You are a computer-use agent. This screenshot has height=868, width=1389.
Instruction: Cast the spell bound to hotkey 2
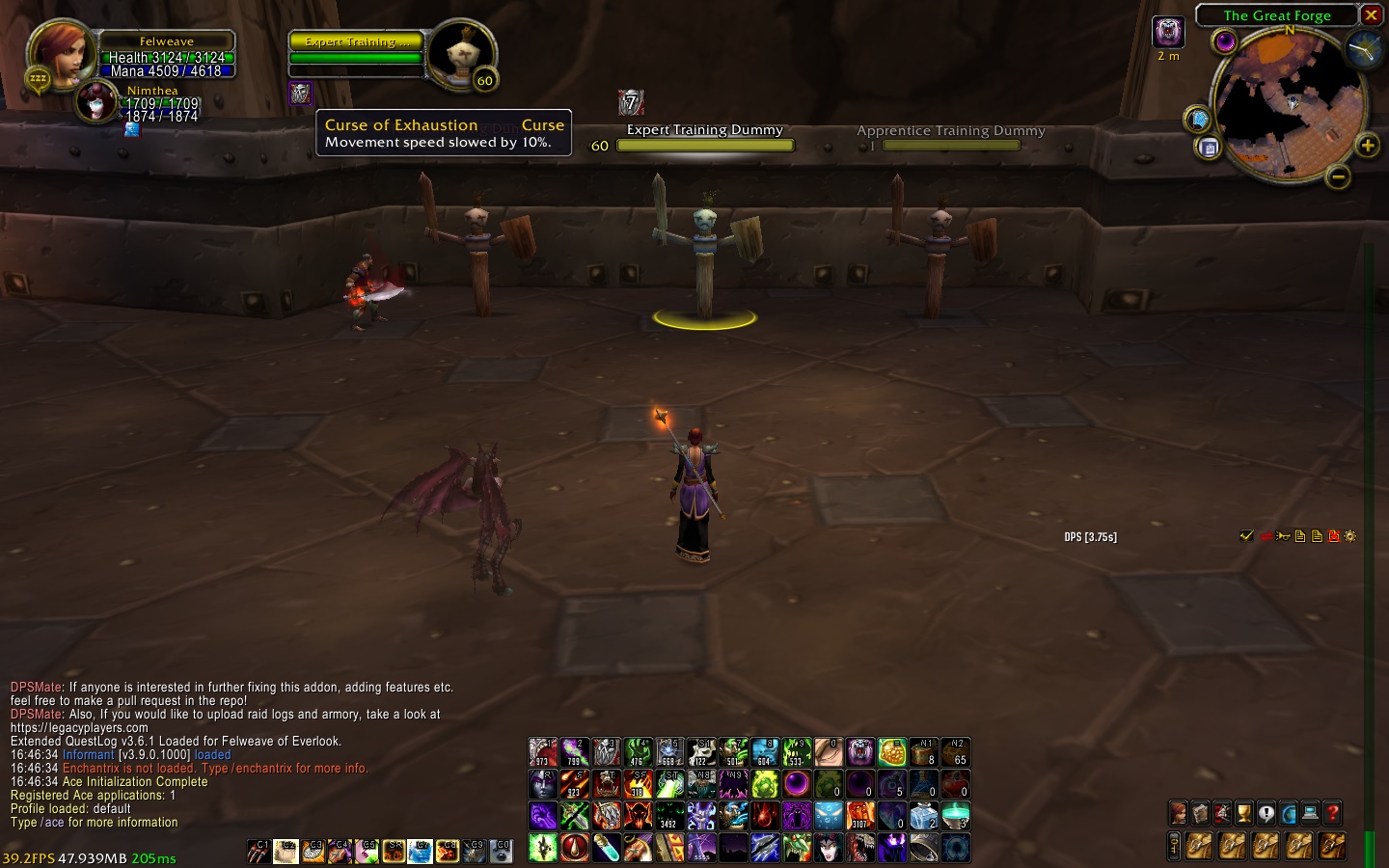576,752
